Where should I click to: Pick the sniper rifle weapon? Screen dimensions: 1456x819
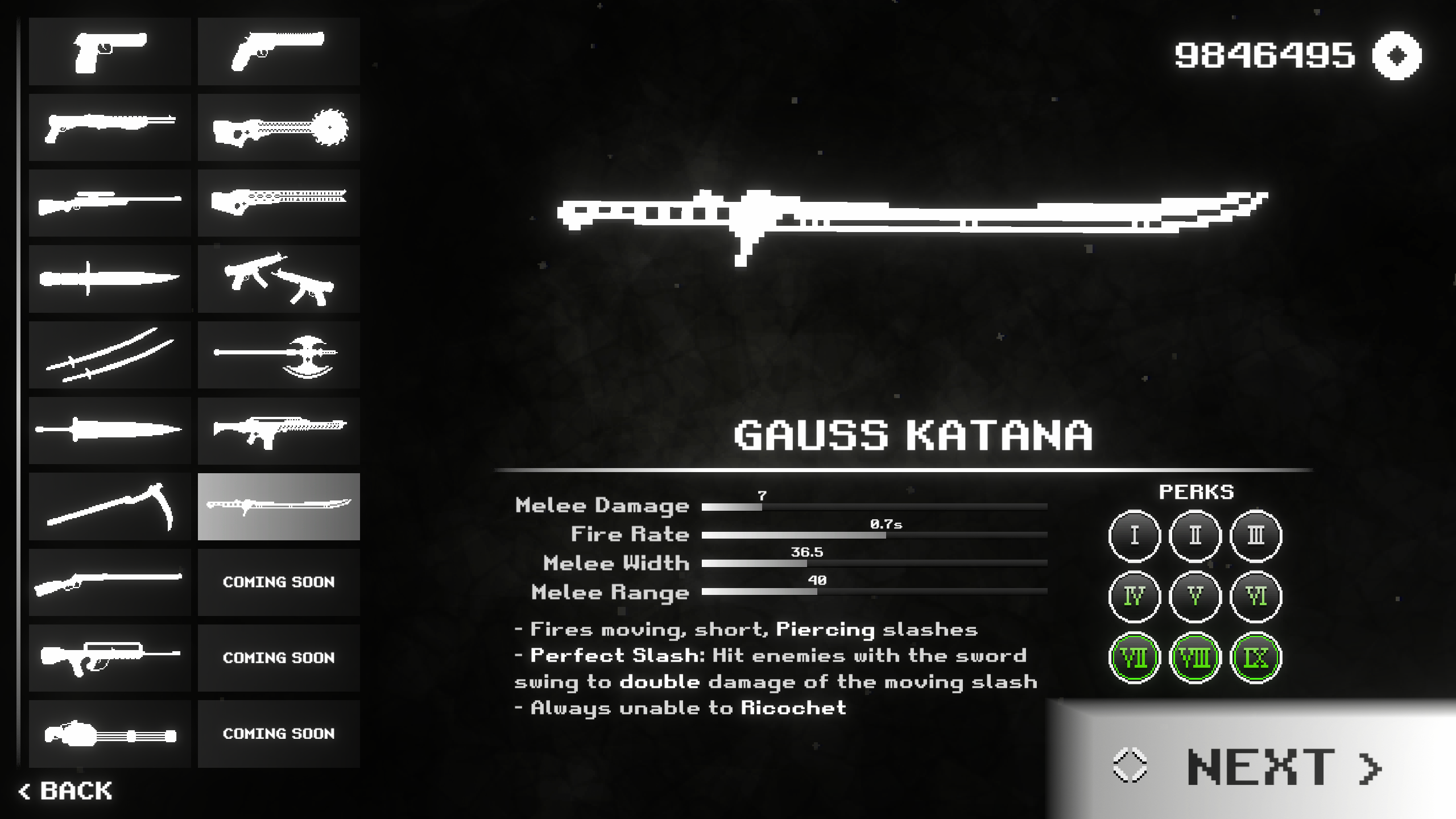[109, 203]
